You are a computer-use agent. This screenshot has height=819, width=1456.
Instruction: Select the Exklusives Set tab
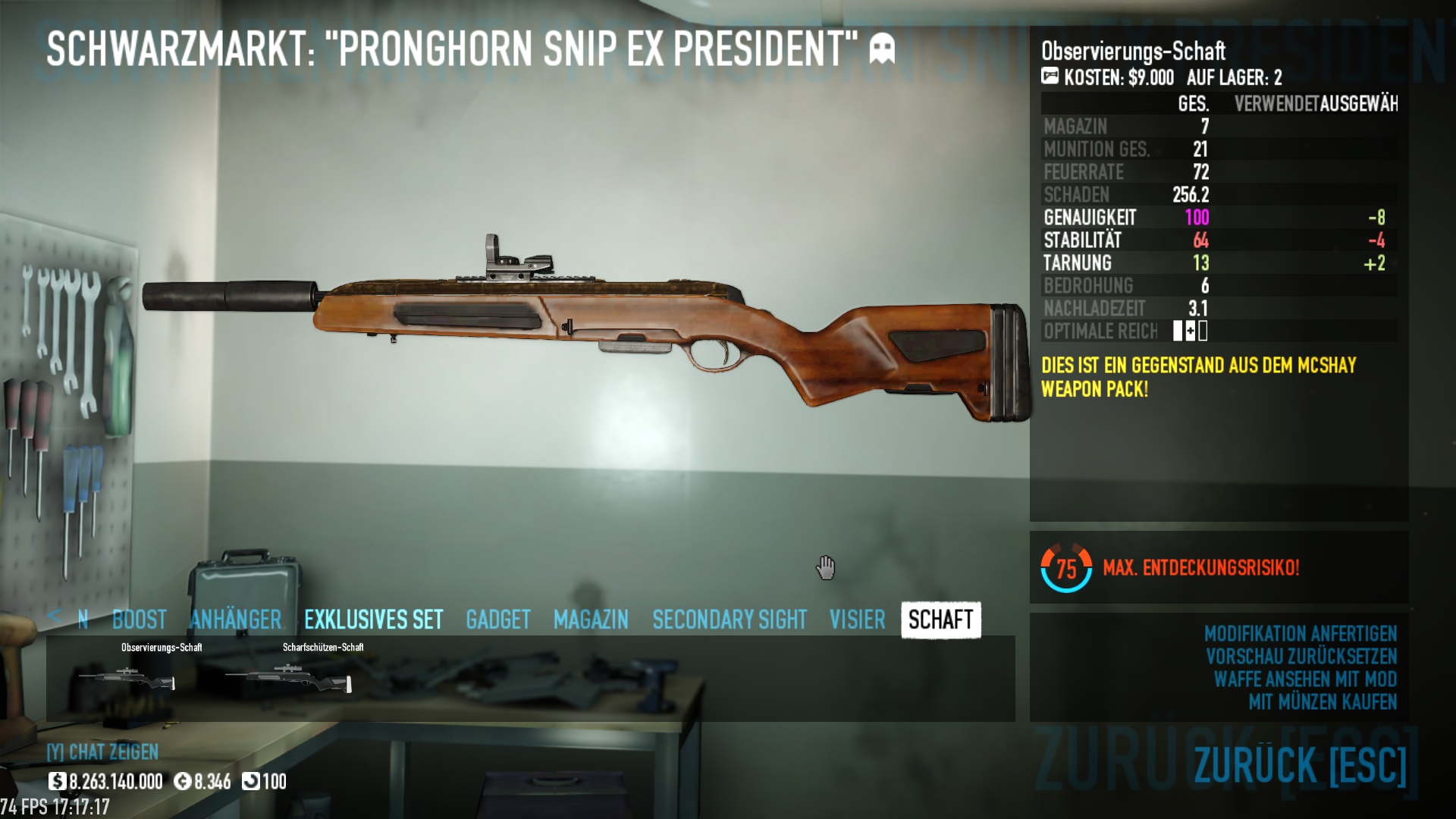click(x=373, y=620)
